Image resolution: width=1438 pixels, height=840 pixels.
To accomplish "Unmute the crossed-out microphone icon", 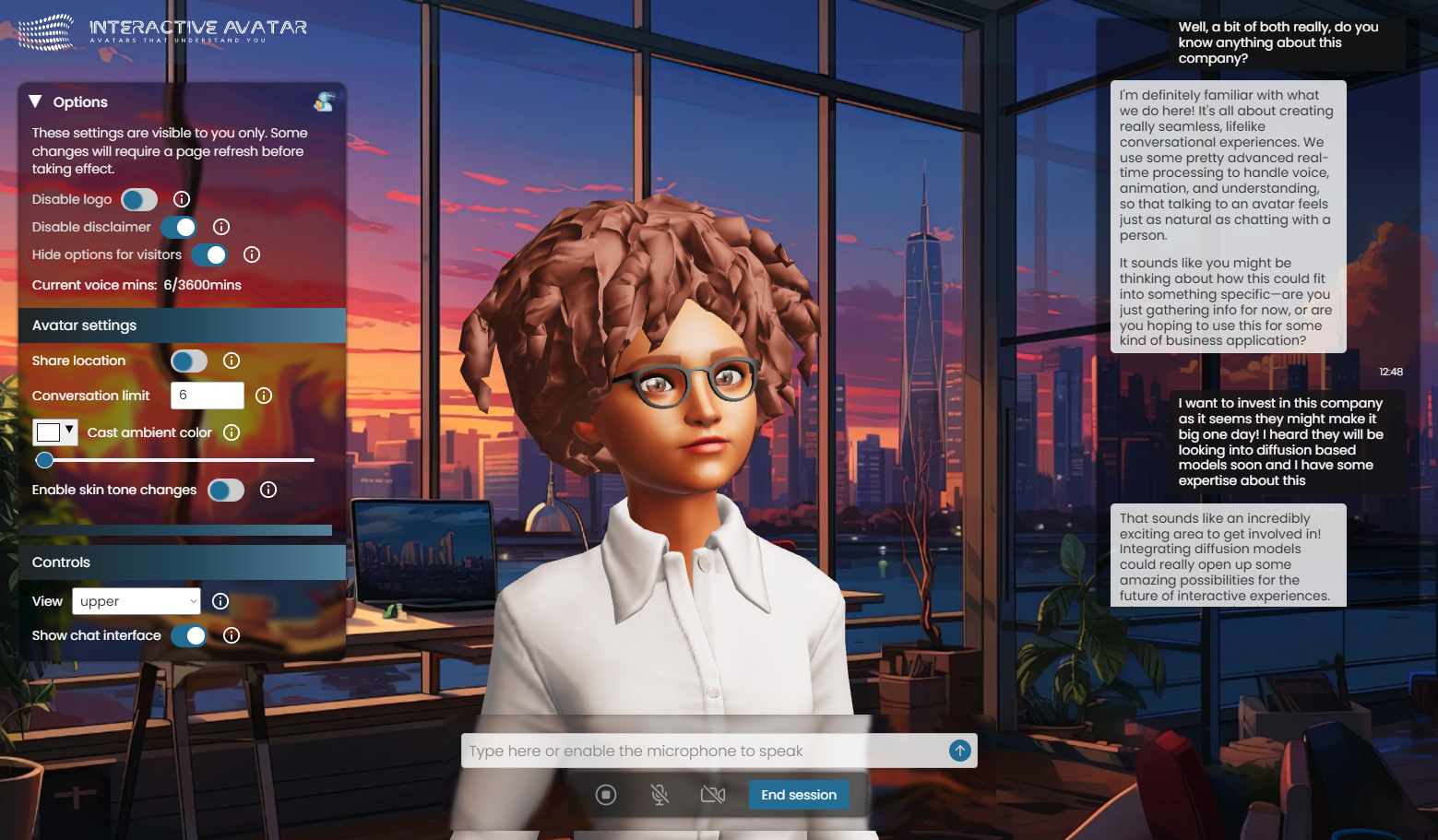I will tap(660, 794).
